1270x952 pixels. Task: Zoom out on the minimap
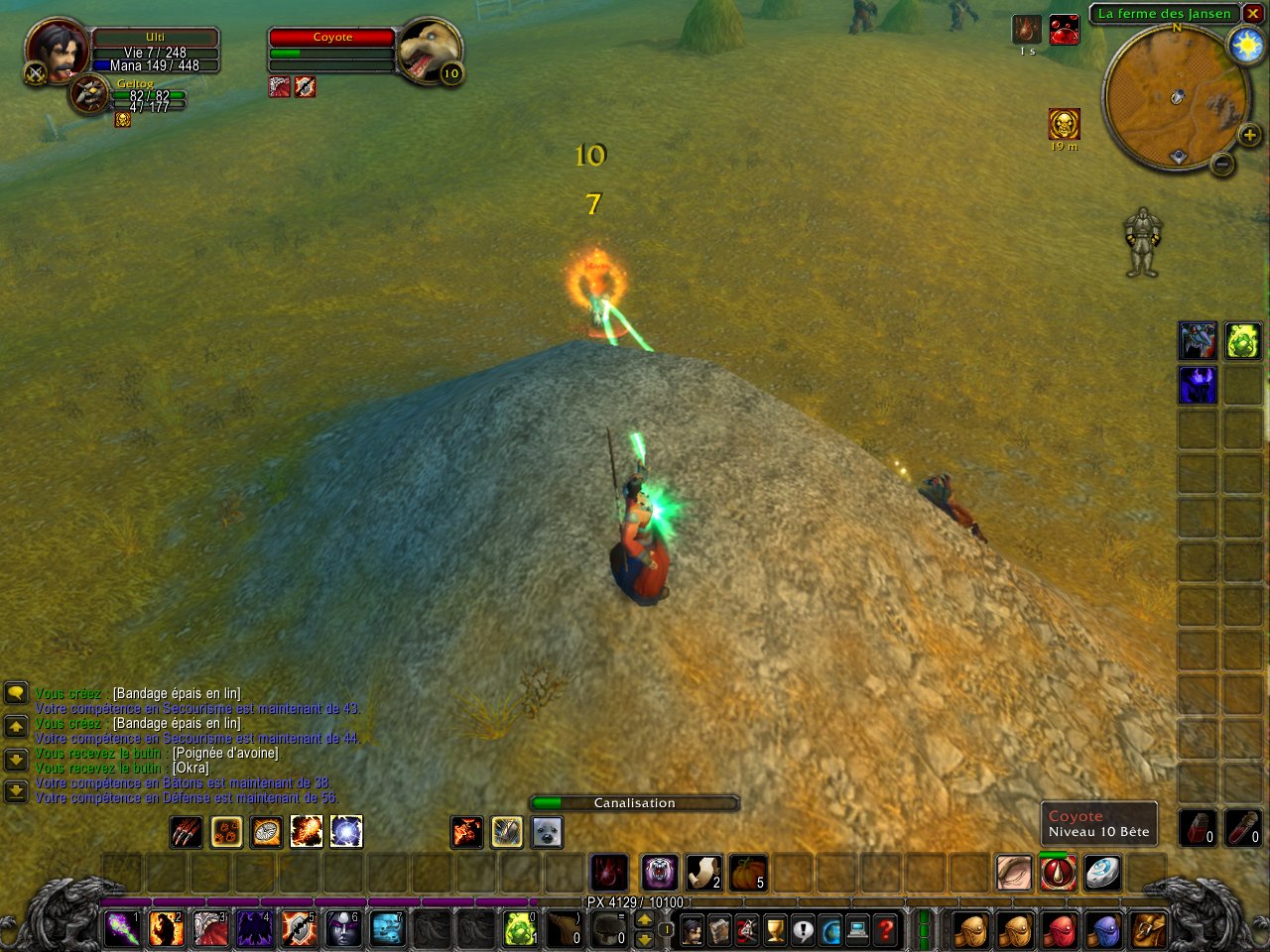click(1222, 163)
